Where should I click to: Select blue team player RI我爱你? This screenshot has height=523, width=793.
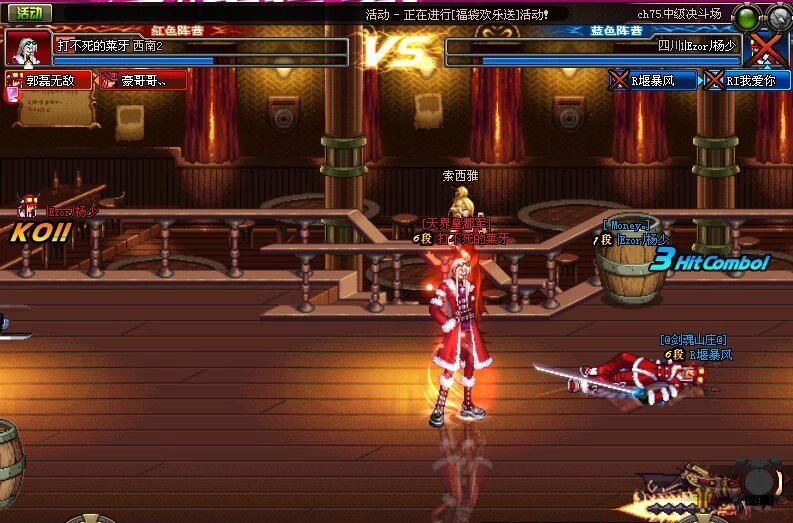click(x=747, y=80)
